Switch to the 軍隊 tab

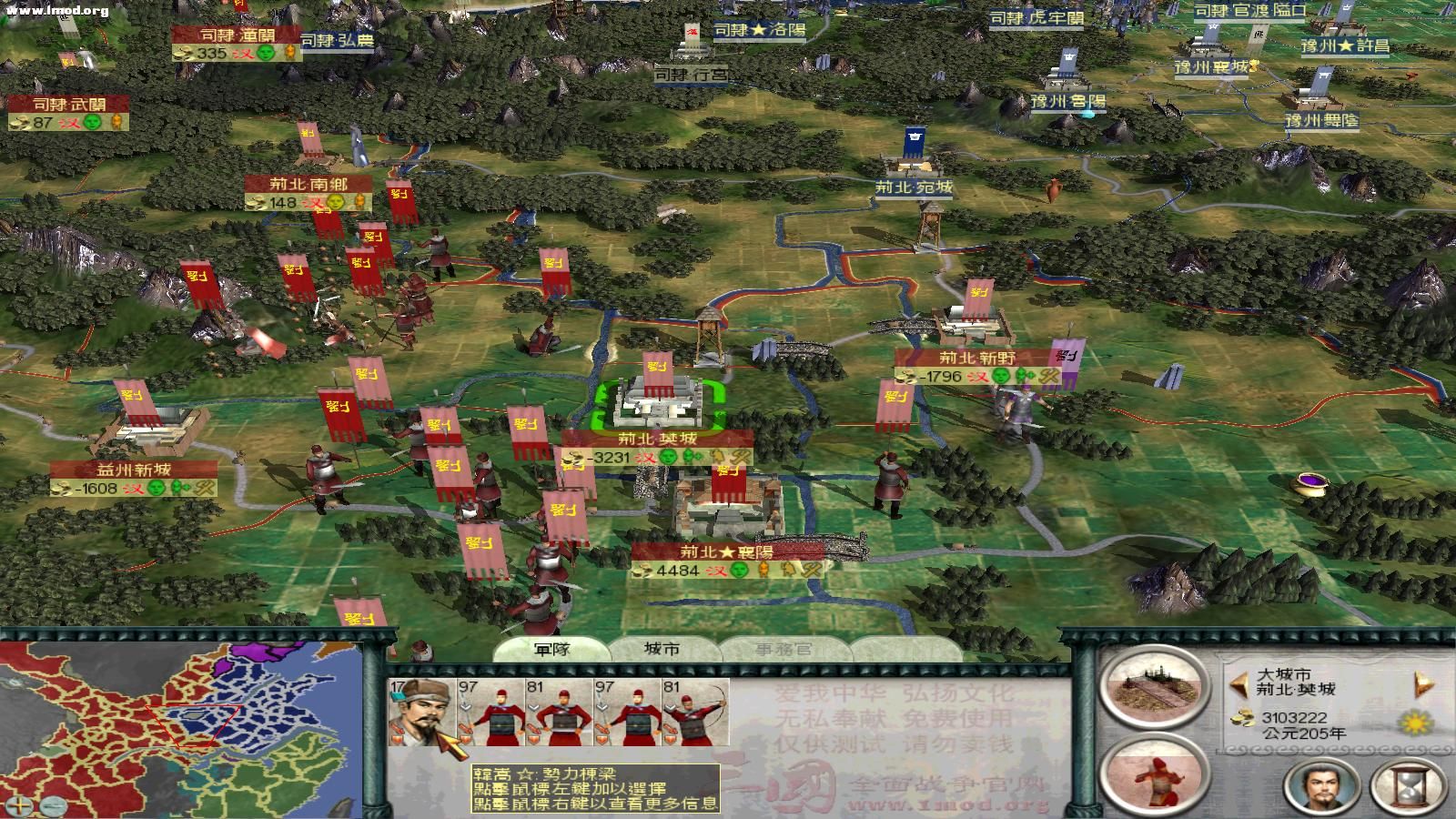coord(553,648)
